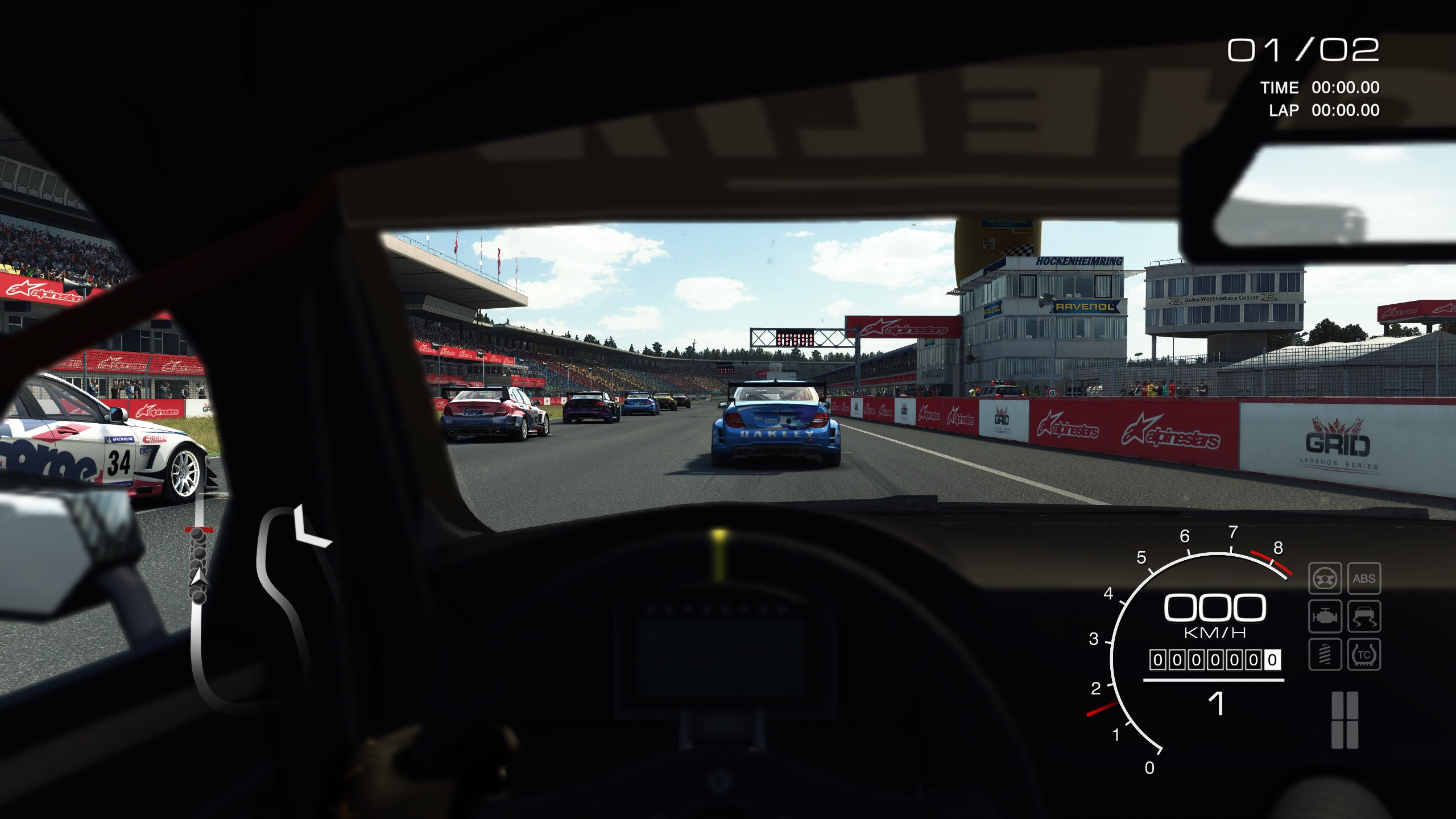Image resolution: width=1456 pixels, height=819 pixels.
Task: Click the suspension spring icon
Action: [1325, 655]
